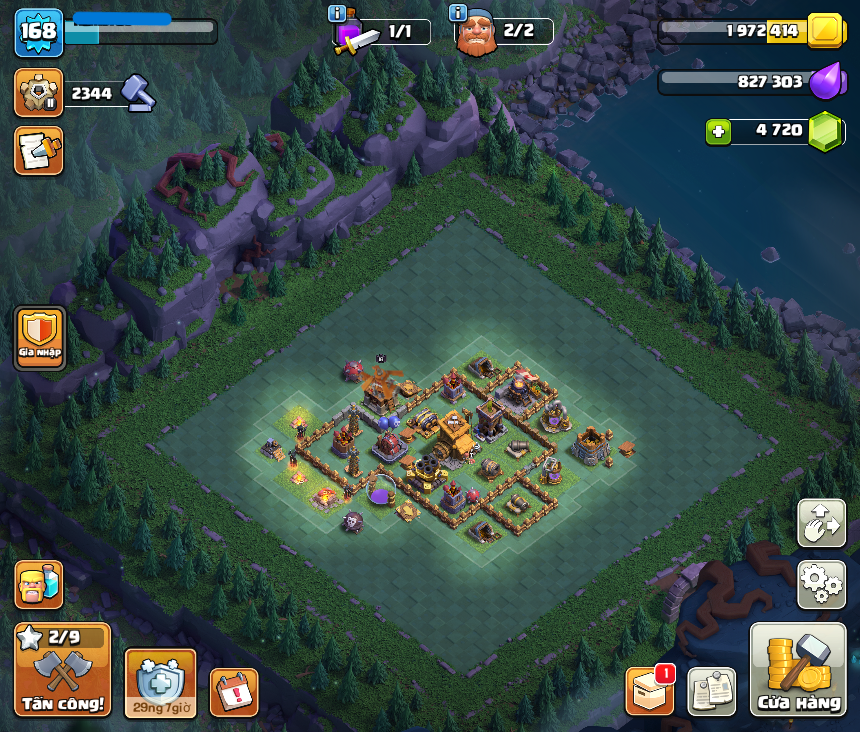This screenshot has width=860, height=732.
Task: Open the settings gears button
Action: (x=821, y=584)
